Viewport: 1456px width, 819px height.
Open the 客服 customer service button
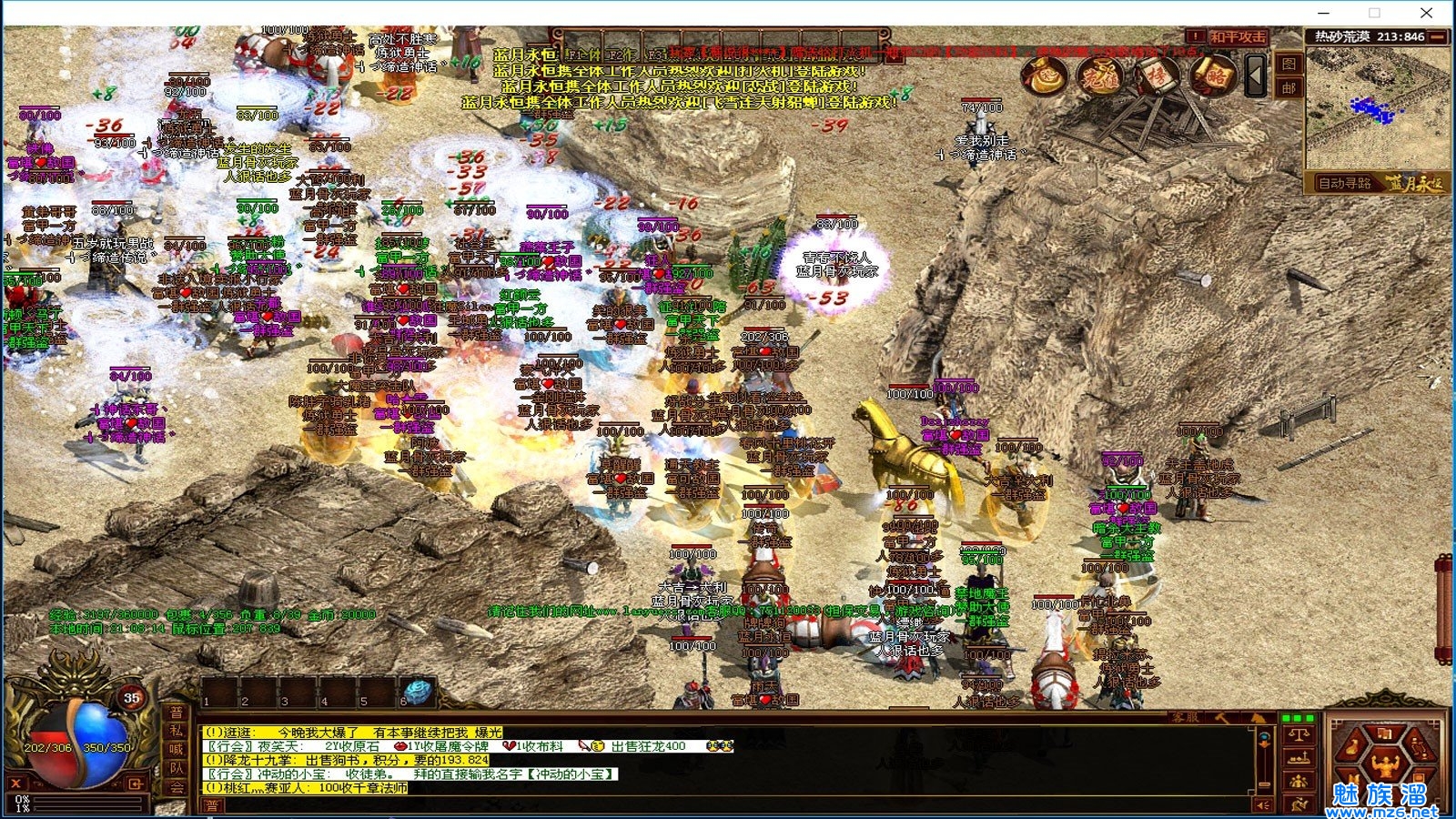coord(1185,718)
